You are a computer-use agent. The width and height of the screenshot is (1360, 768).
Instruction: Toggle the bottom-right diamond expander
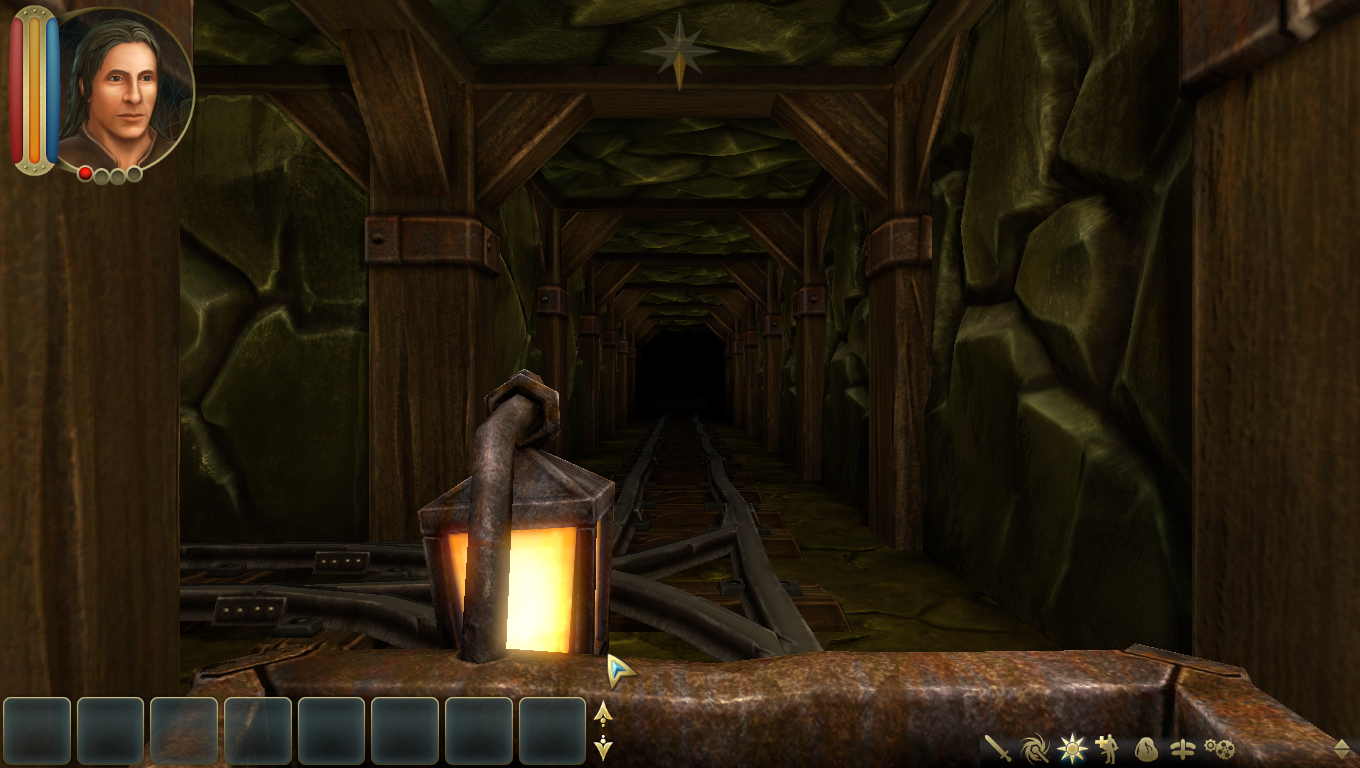[1342, 748]
